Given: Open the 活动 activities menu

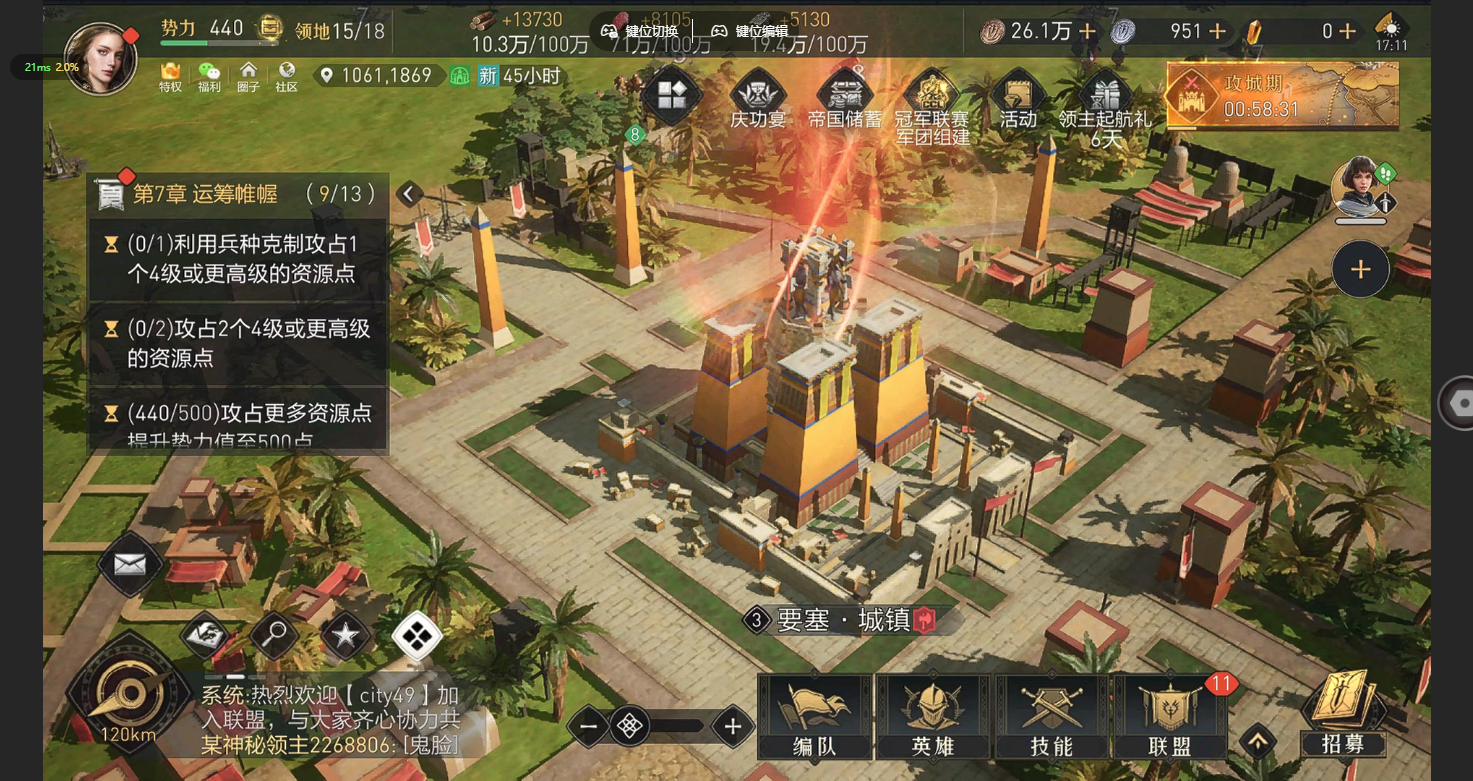Looking at the screenshot, I should pyautogui.click(x=1018, y=100).
